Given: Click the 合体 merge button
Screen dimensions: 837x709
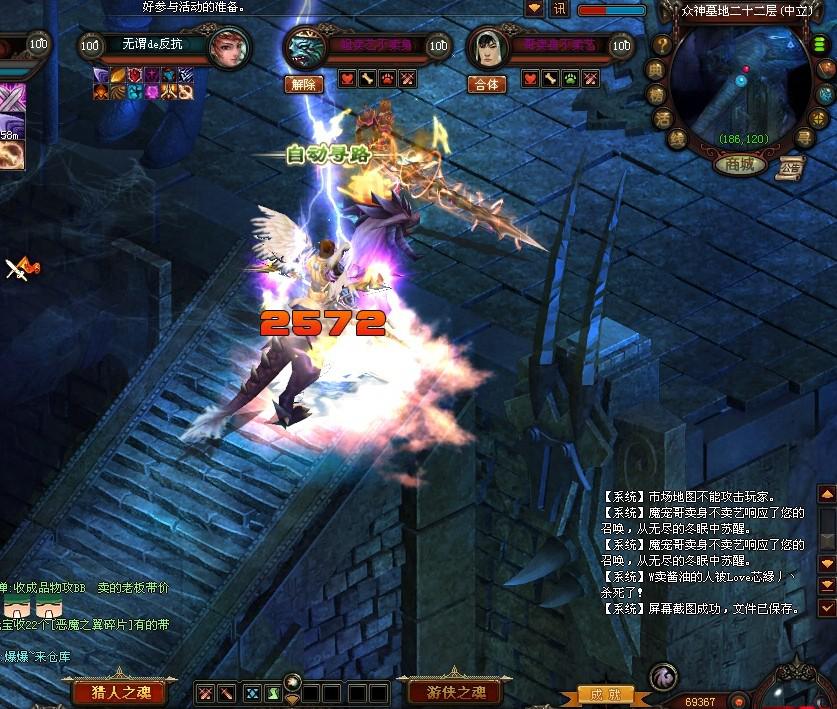Looking at the screenshot, I should (487, 84).
